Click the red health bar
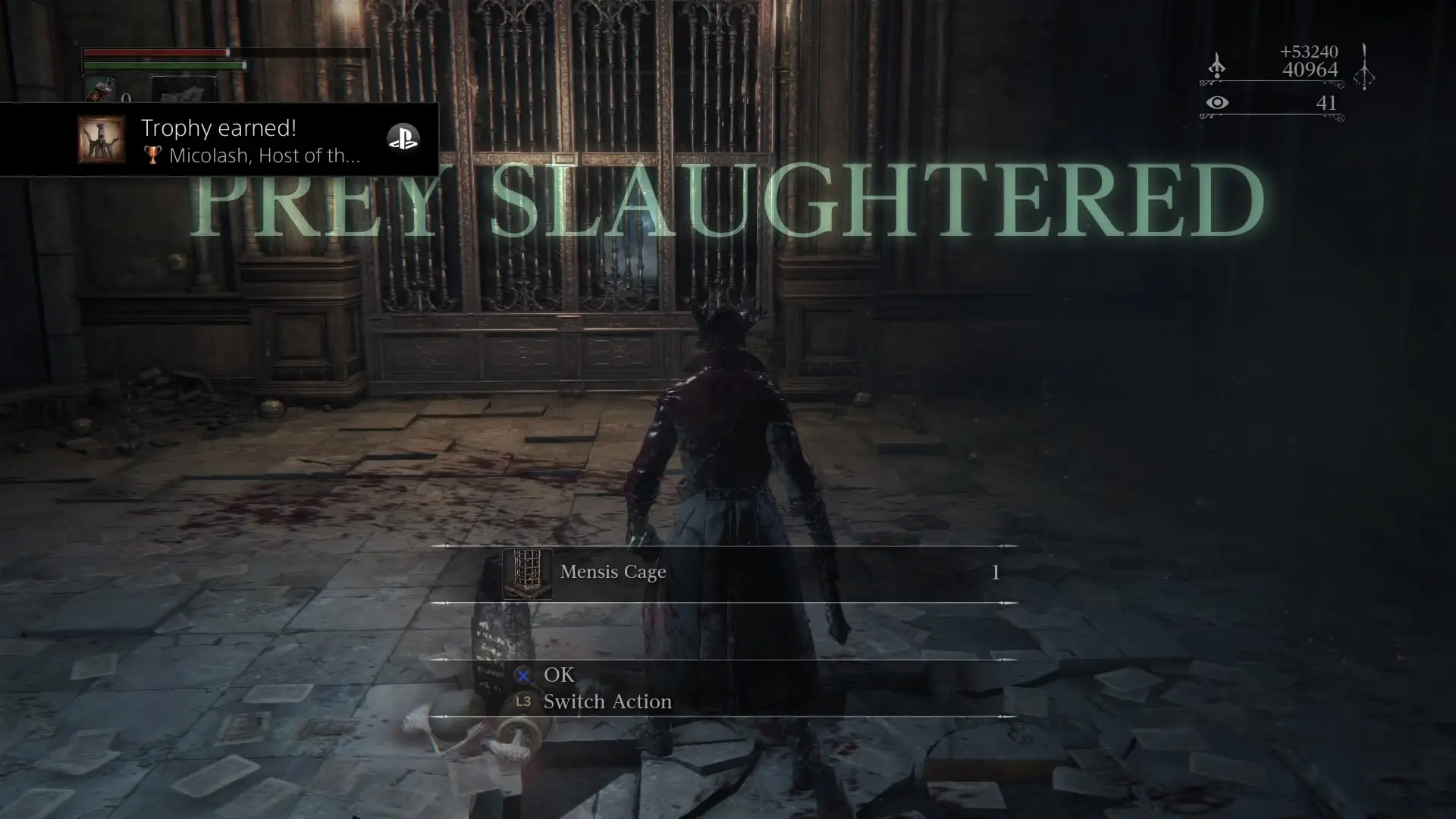1456x819 pixels. coord(155,53)
